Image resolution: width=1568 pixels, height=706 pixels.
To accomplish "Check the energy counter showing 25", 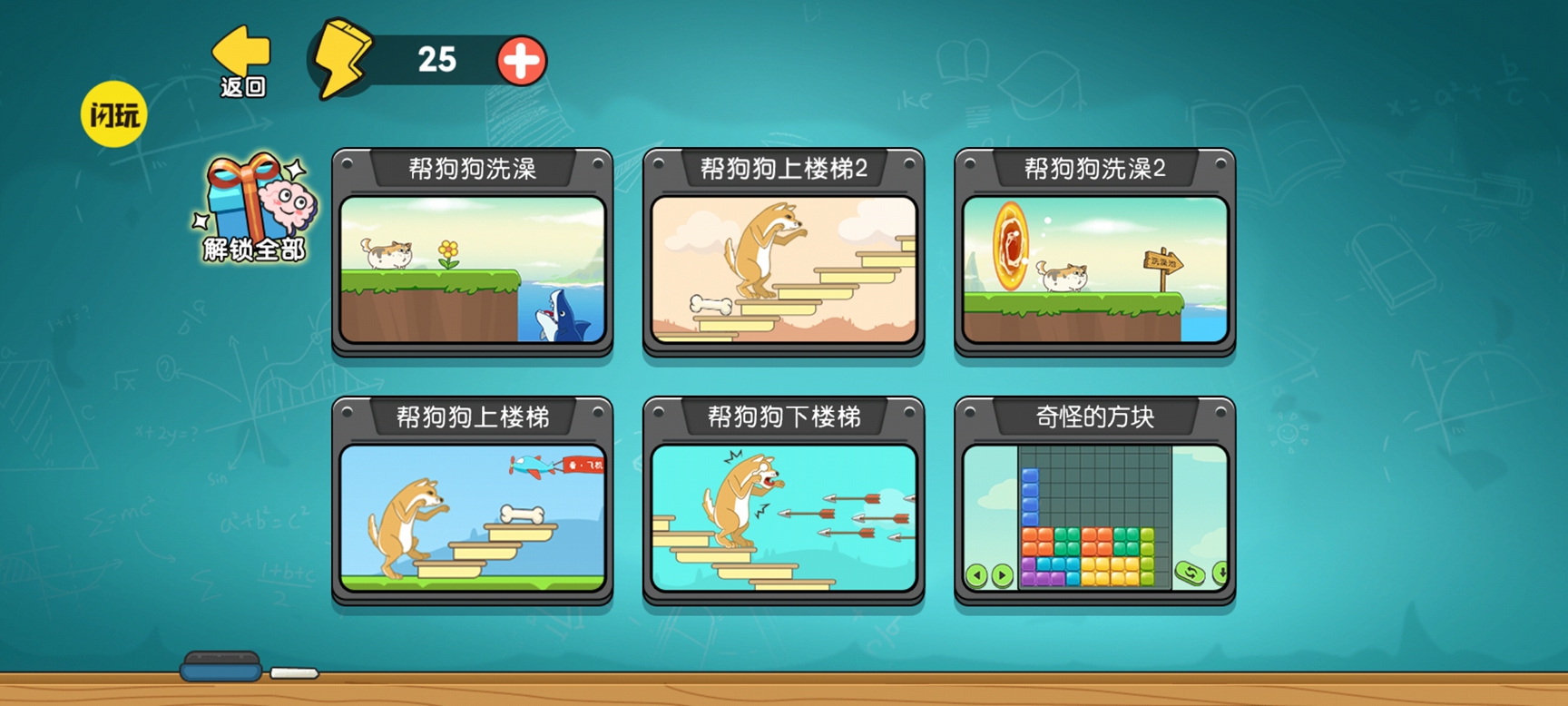I will click(x=439, y=60).
